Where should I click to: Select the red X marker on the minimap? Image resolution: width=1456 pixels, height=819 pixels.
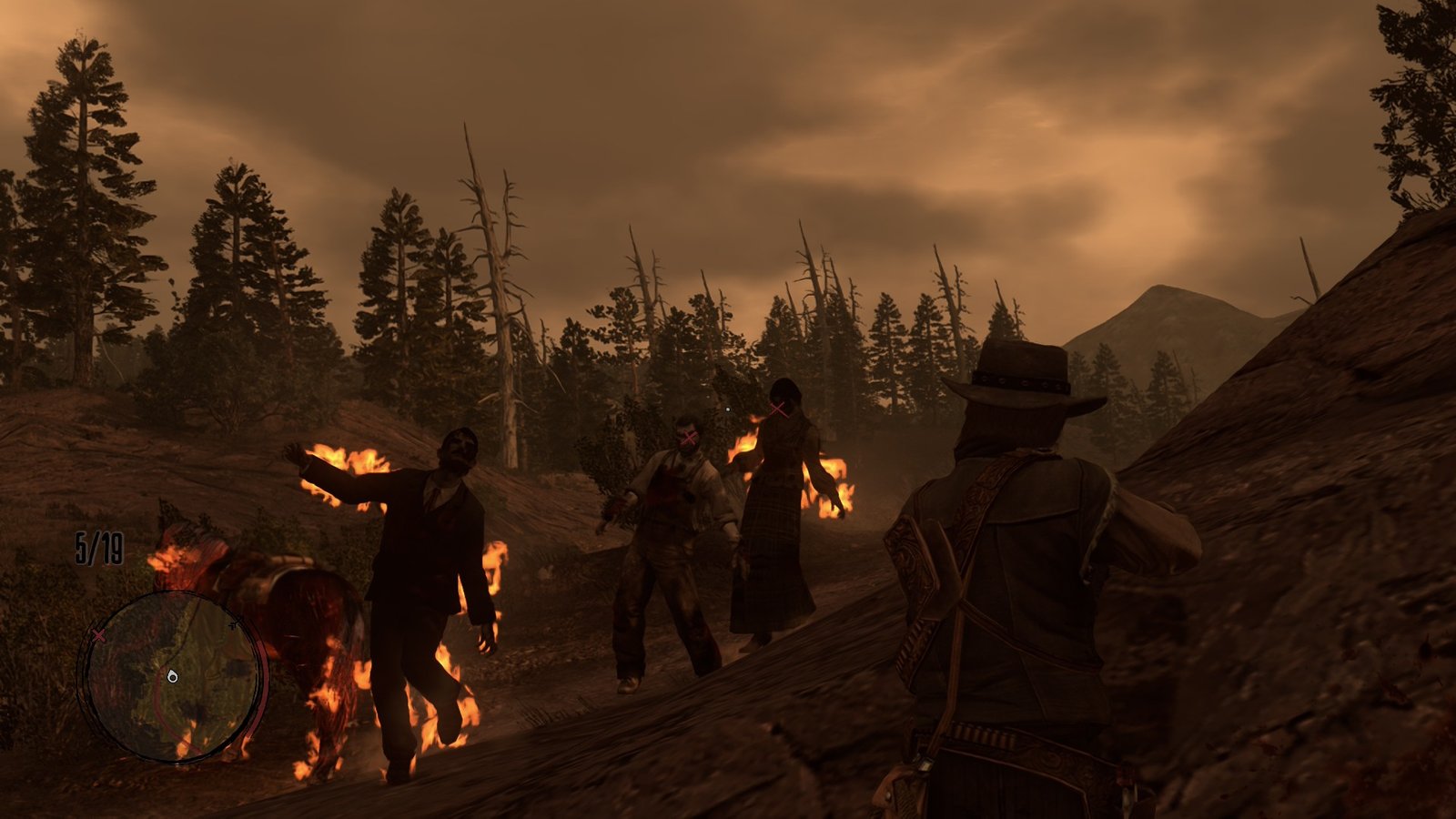pyautogui.click(x=99, y=634)
